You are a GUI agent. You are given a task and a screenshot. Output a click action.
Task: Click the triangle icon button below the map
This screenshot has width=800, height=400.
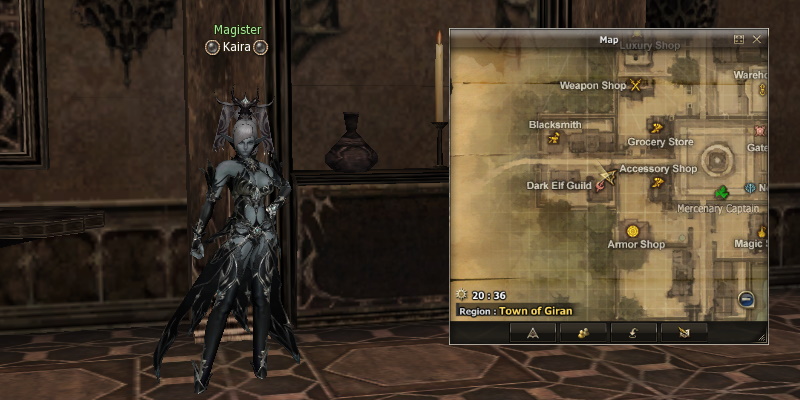coord(533,333)
